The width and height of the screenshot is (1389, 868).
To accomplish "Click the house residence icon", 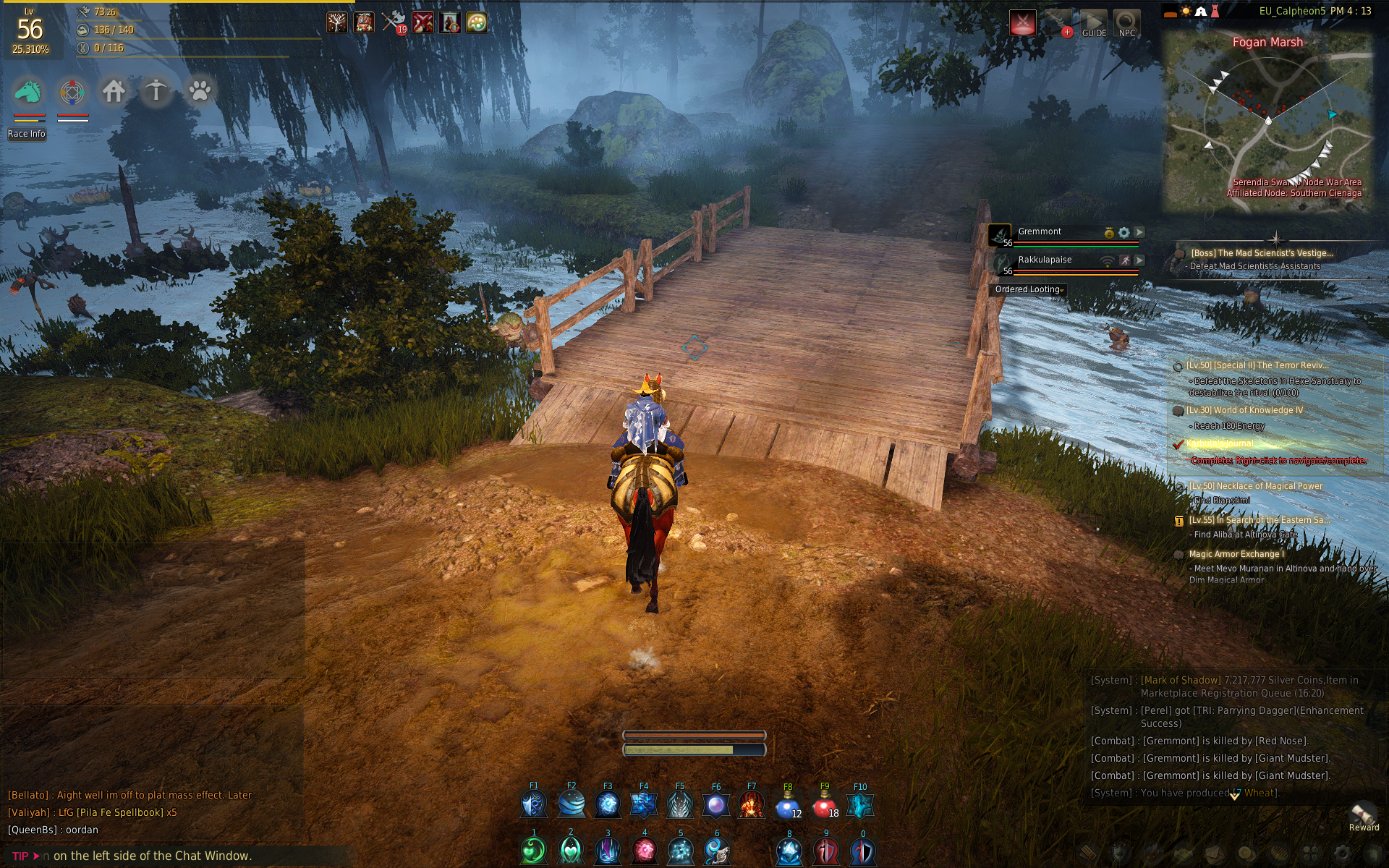I will coord(114,92).
